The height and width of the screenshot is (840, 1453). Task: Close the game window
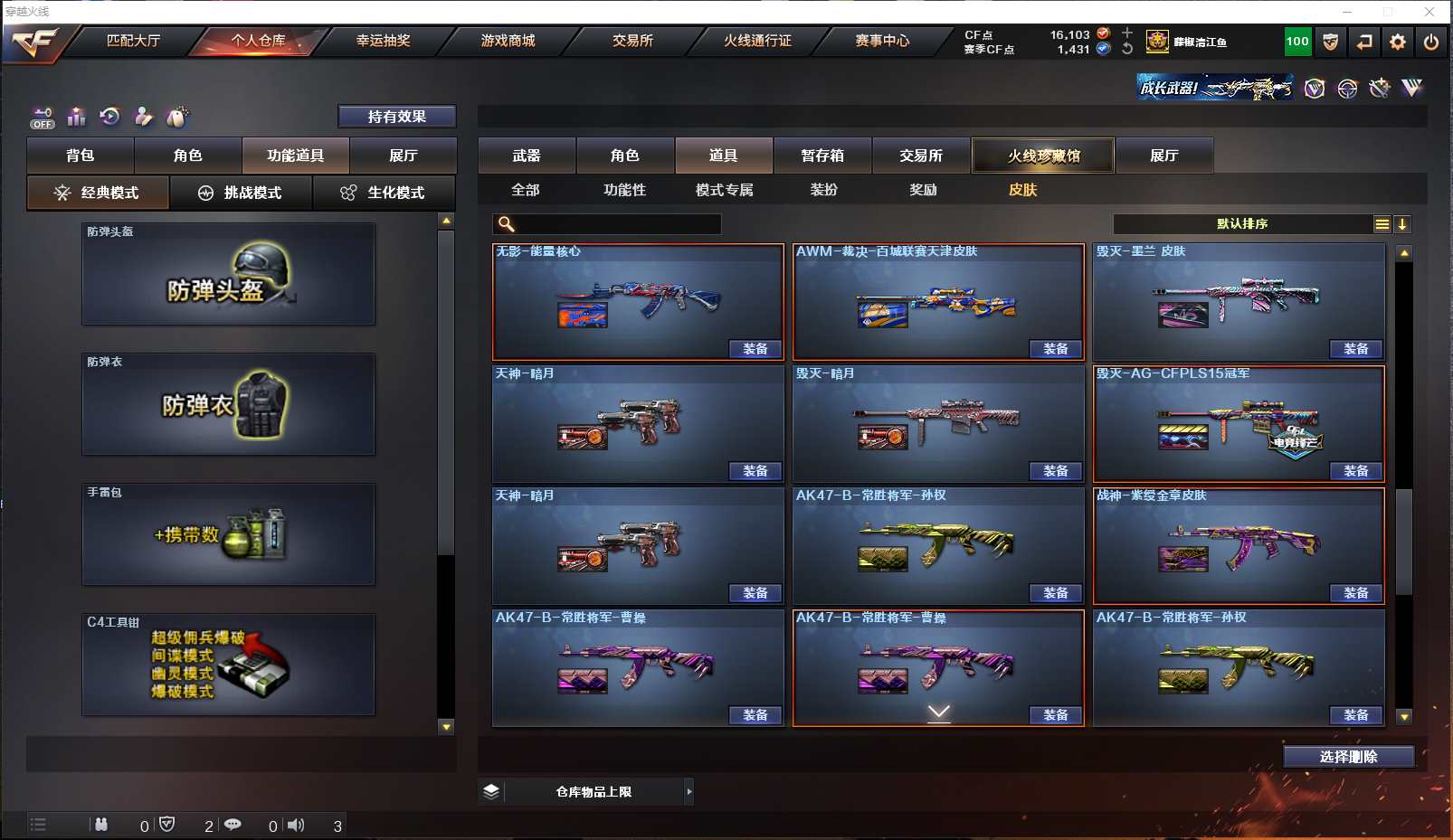pyautogui.click(x=1429, y=12)
